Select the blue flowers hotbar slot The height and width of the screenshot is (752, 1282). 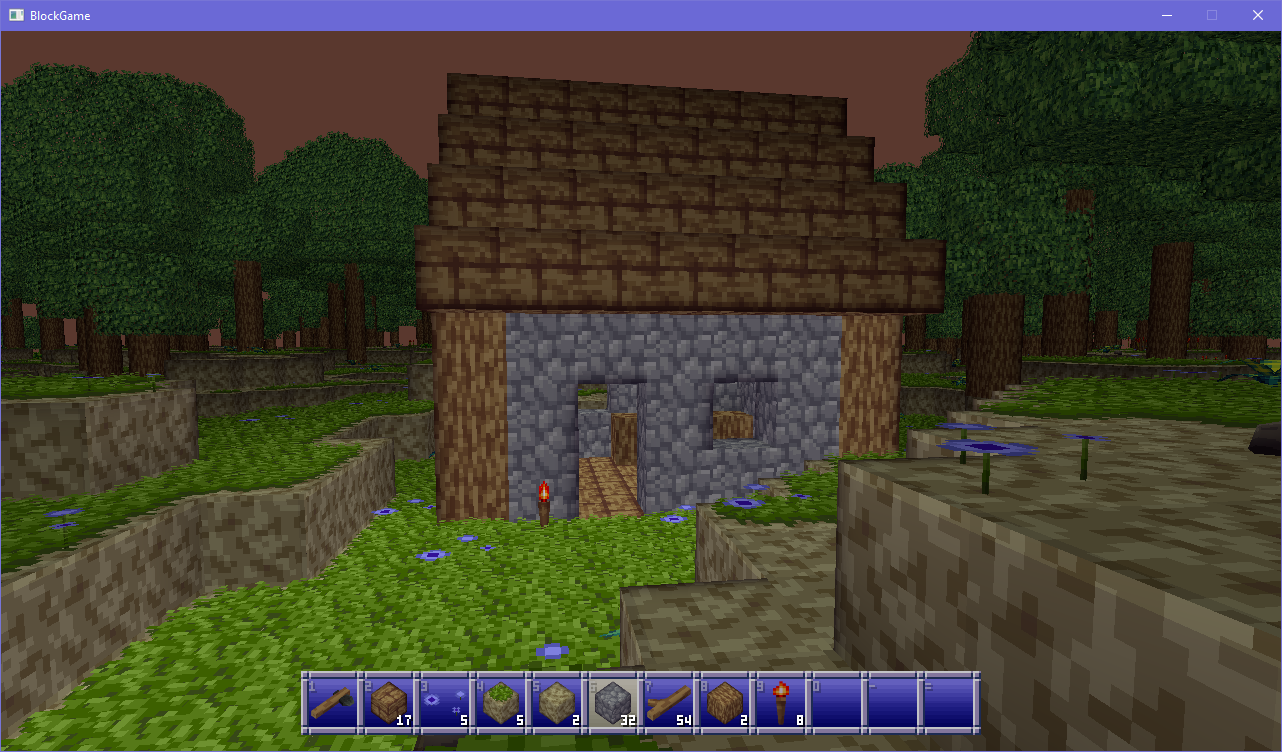(x=444, y=703)
